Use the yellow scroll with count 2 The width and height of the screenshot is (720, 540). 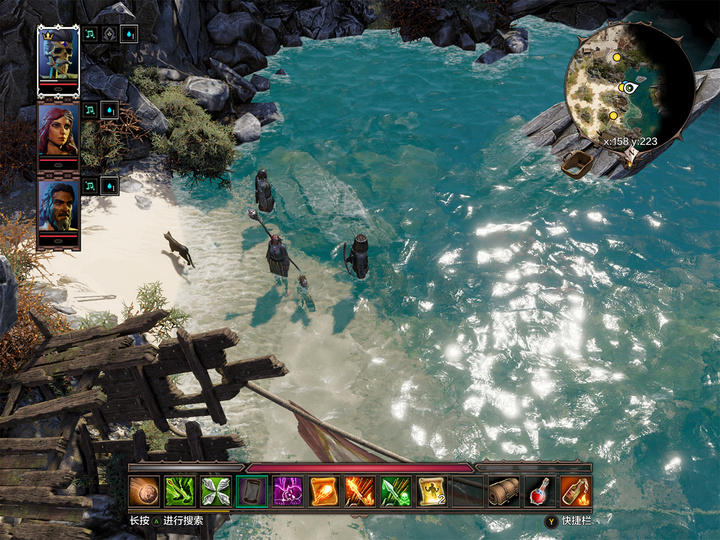pyautogui.click(x=432, y=491)
